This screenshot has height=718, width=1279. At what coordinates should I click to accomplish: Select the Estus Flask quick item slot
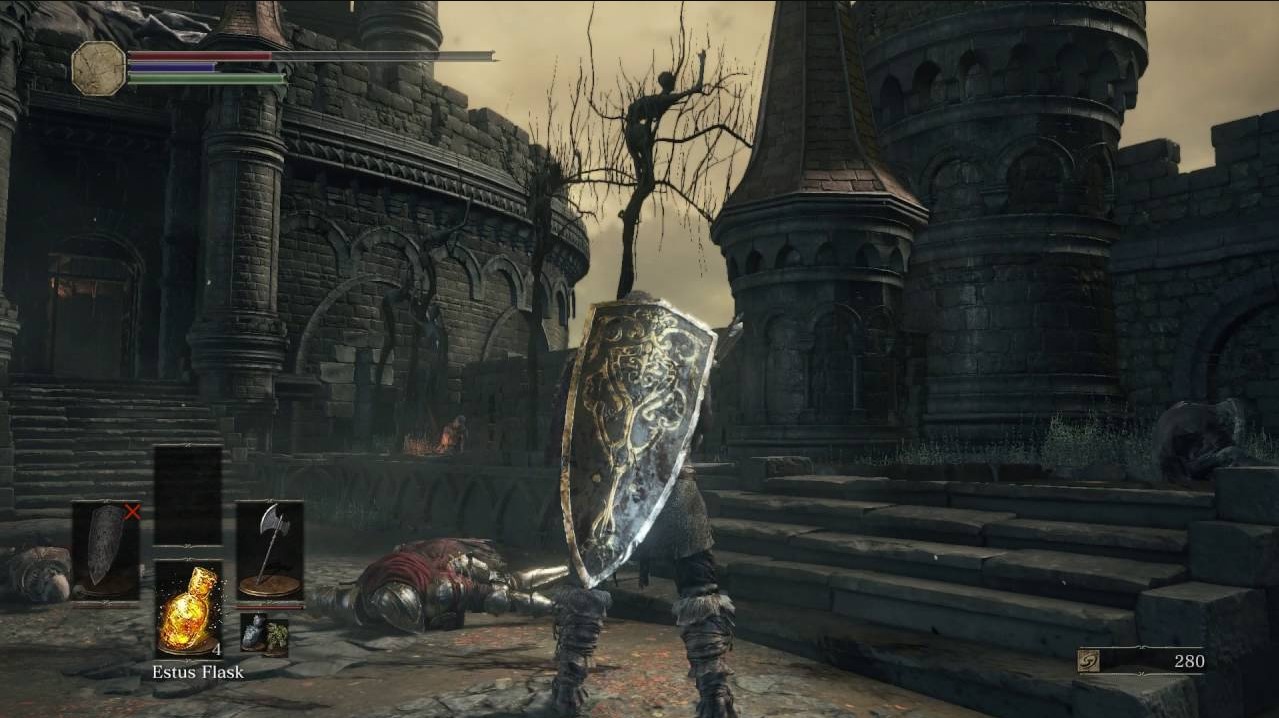189,608
